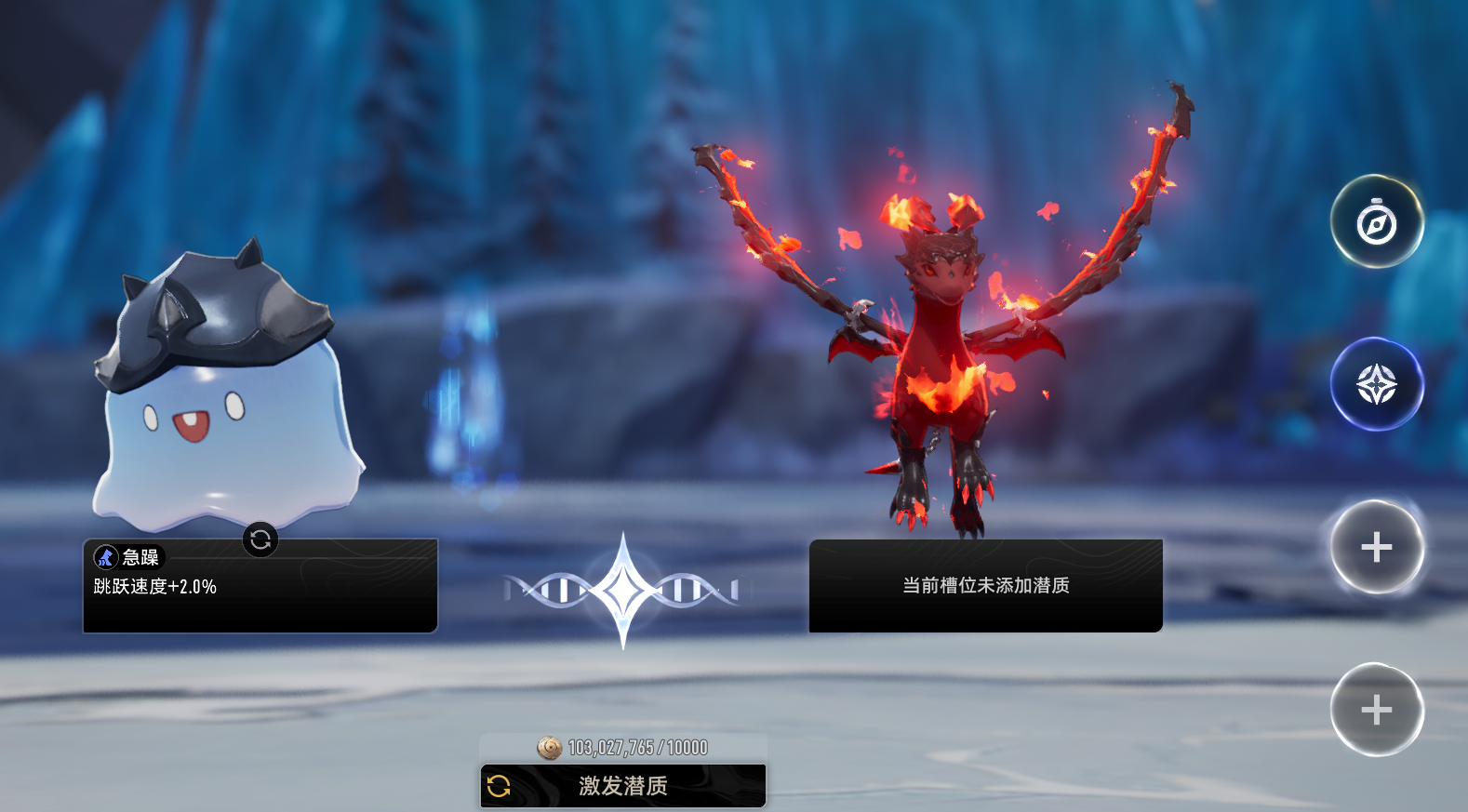This screenshot has width=1468, height=812.
Task: Choose the four-pointed star trait slot
Action: click(1377, 384)
